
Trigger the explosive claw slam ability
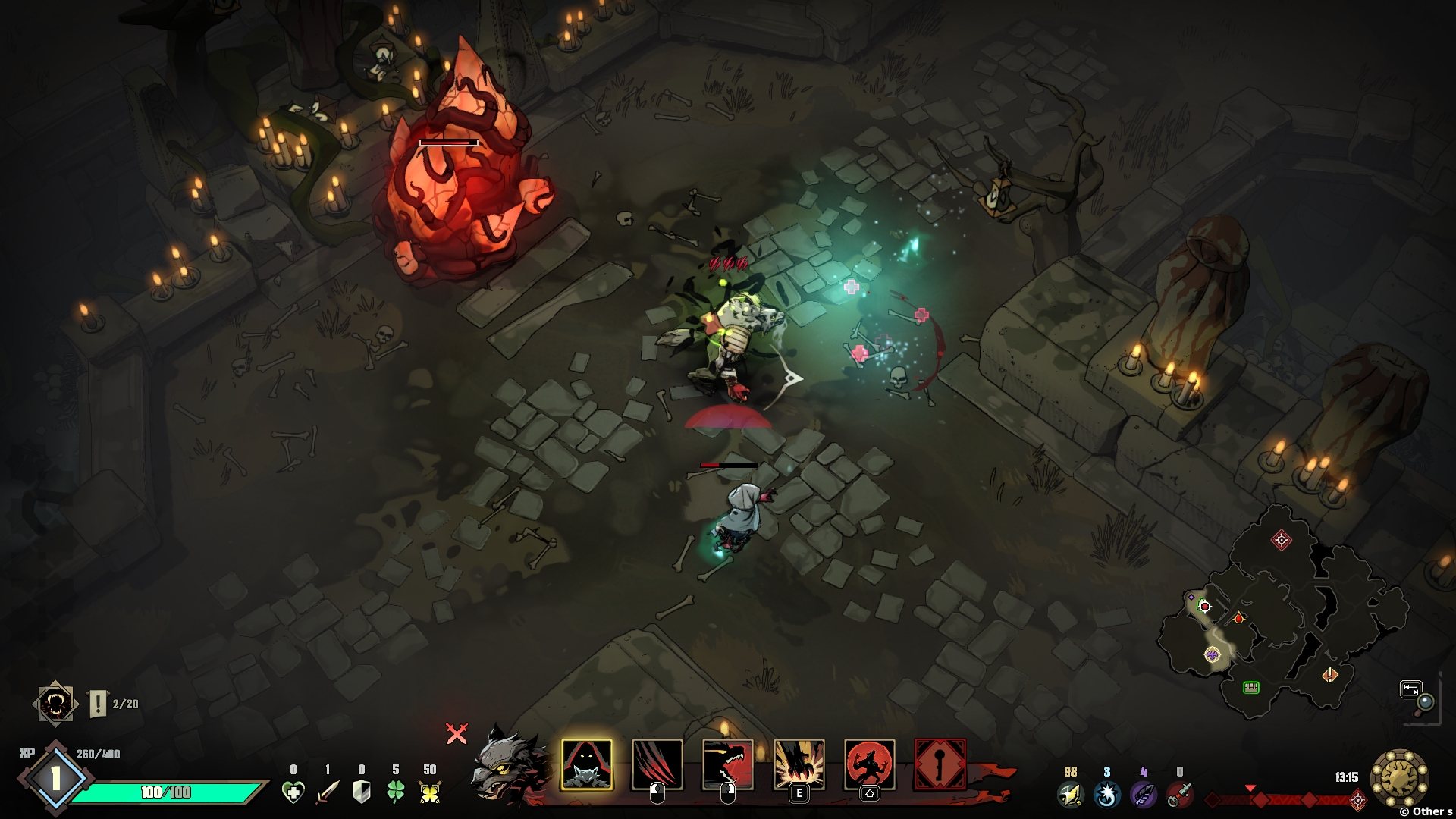(x=799, y=764)
